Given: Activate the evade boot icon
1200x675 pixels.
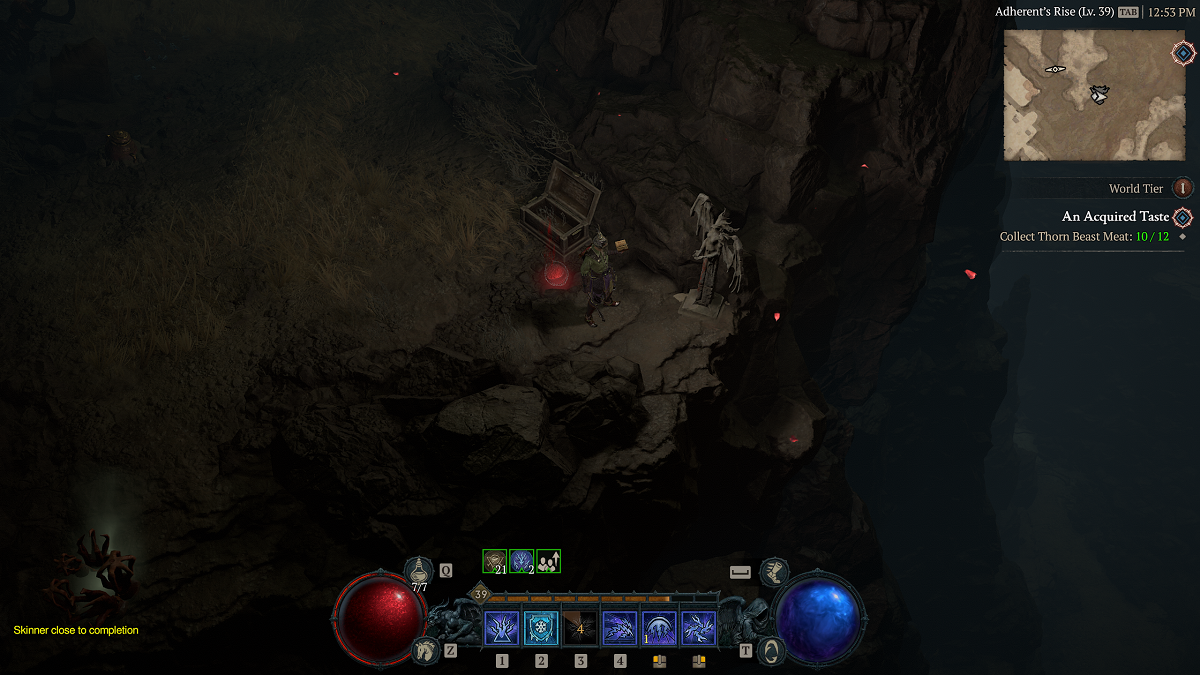Looking at the screenshot, I should 773,572.
